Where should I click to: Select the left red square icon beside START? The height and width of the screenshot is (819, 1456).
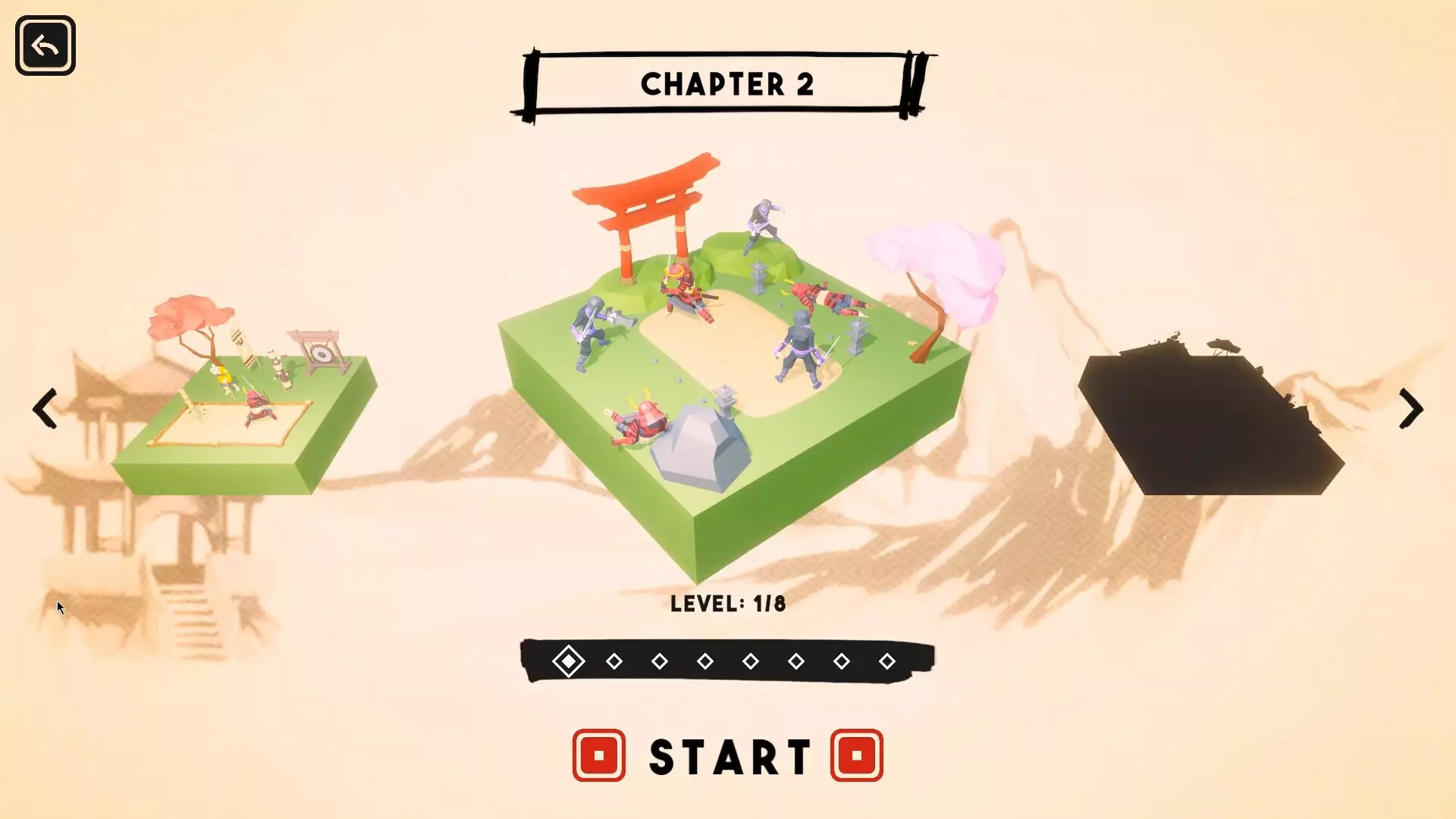pyautogui.click(x=599, y=755)
